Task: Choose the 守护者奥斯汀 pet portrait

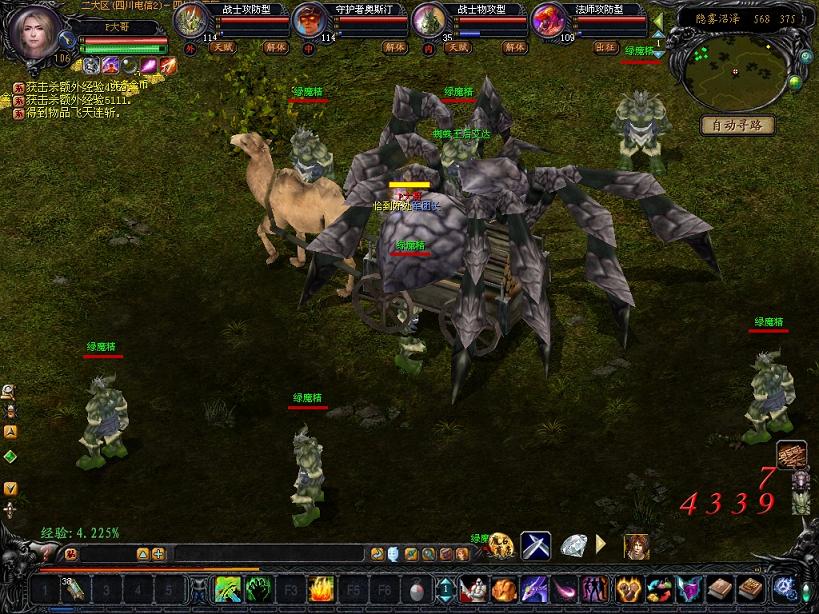Action: [309, 19]
